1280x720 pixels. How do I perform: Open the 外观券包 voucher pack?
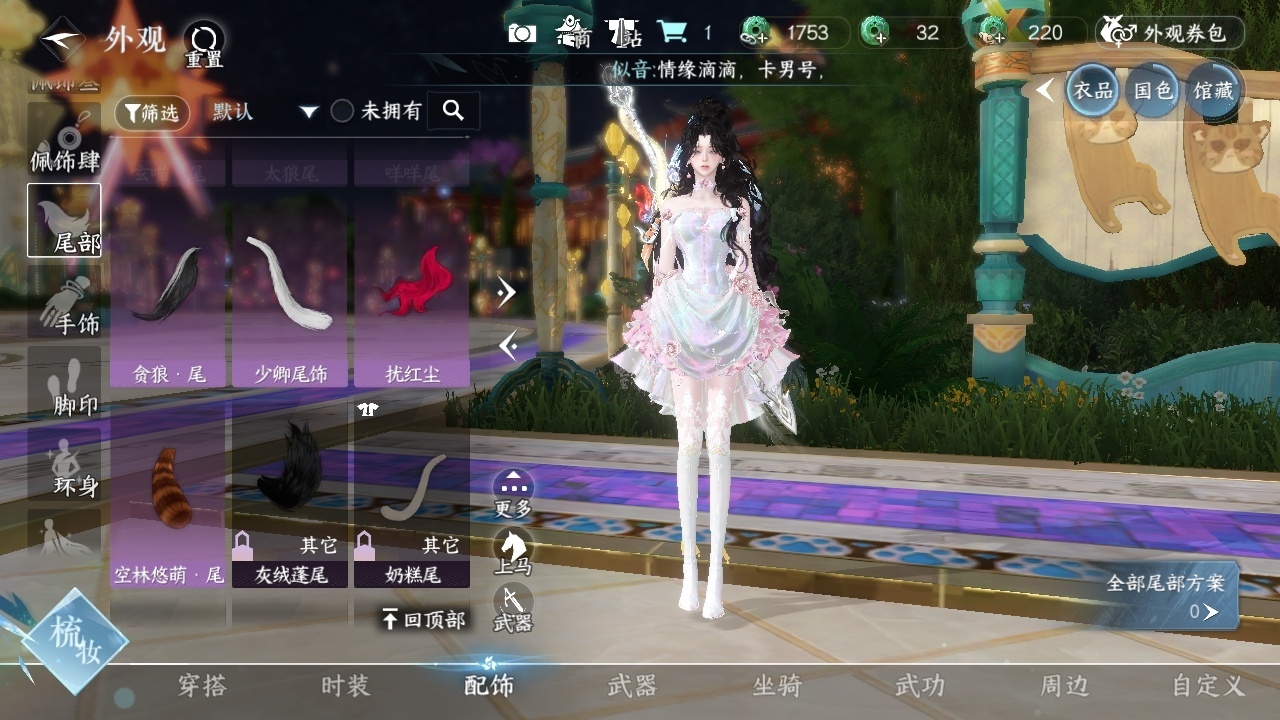(x=1170, y=33)
